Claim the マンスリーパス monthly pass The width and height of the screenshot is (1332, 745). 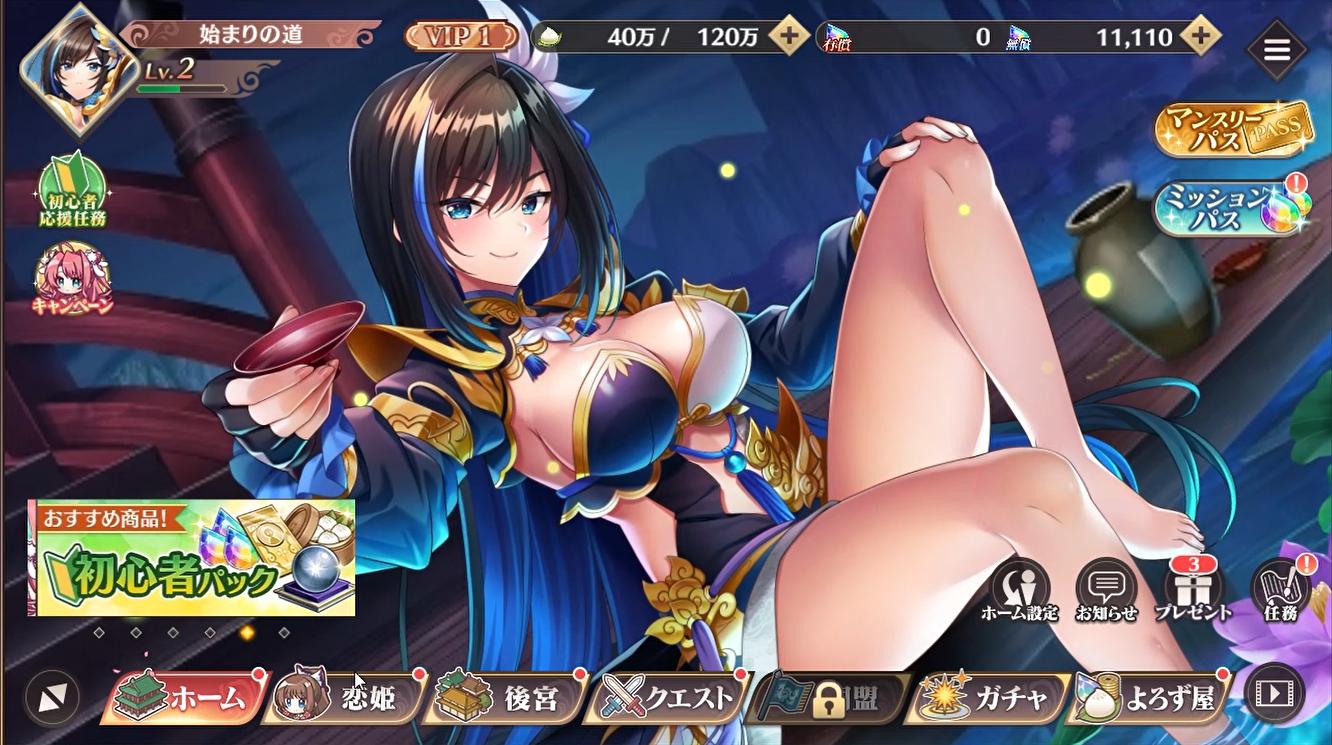(1234, 131)
